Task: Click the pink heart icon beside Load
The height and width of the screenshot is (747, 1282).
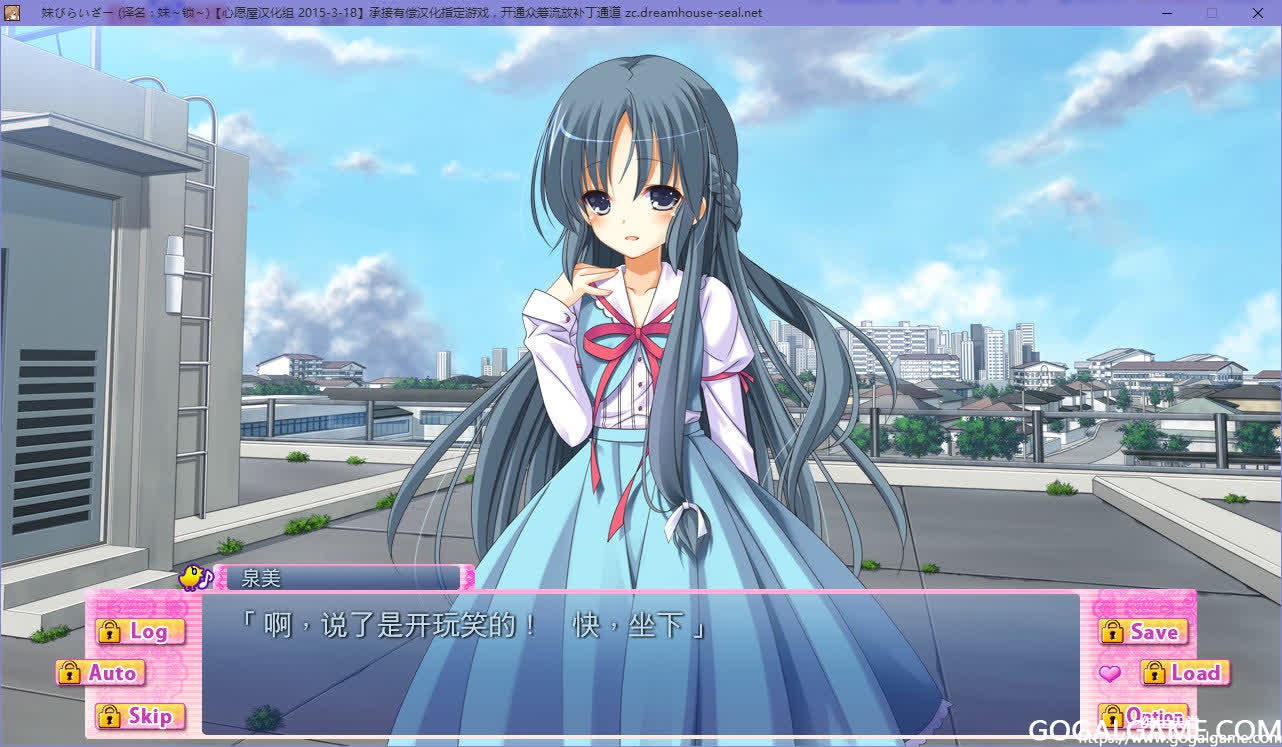Action: tap(1109, 674)
